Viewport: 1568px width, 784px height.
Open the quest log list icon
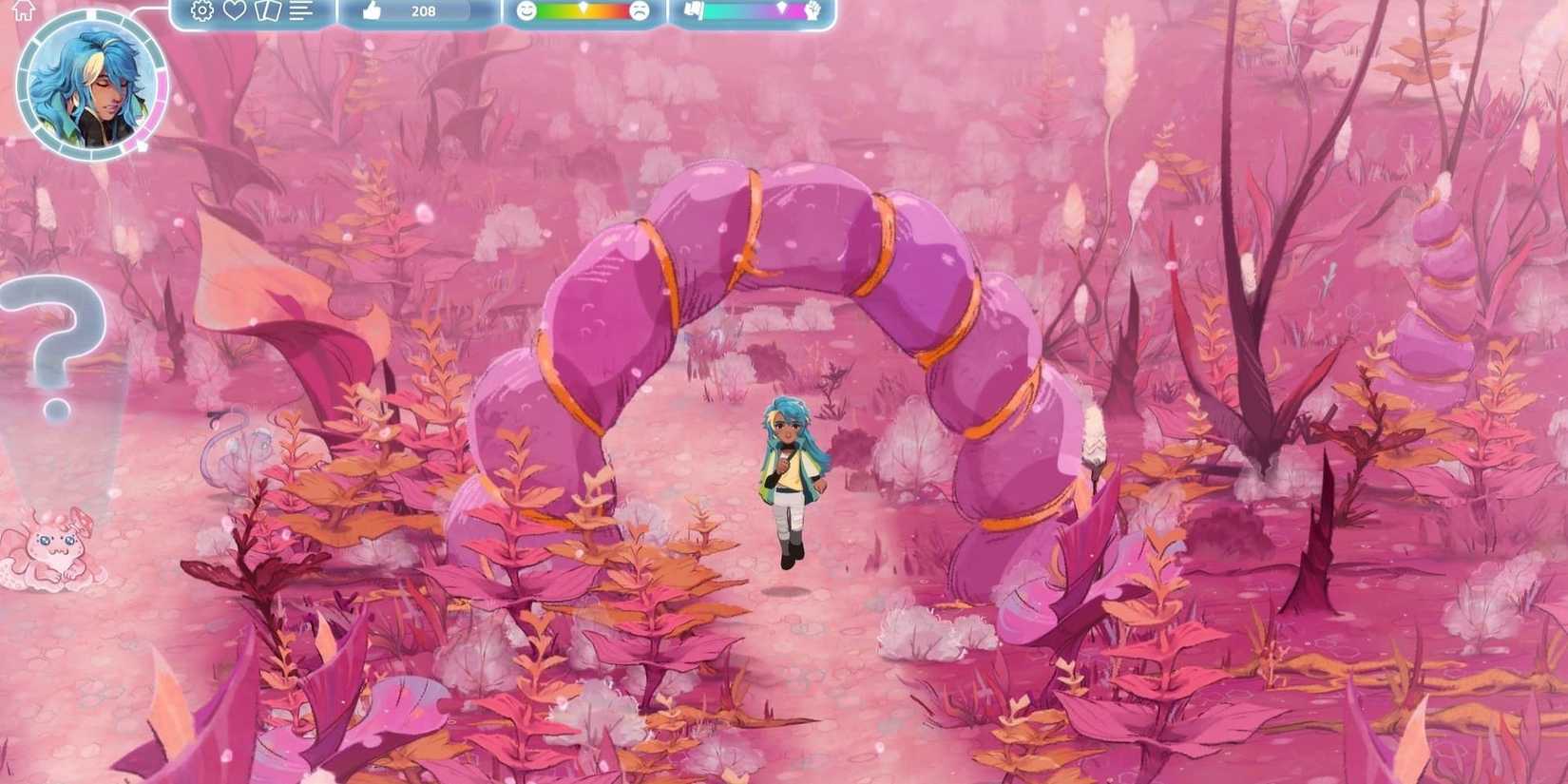(x=298, y=12)
